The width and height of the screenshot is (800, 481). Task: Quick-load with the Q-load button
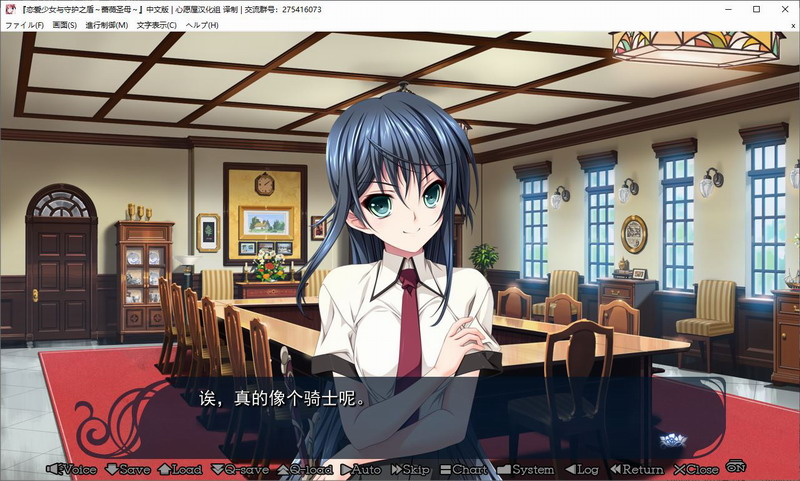(304, 469)
